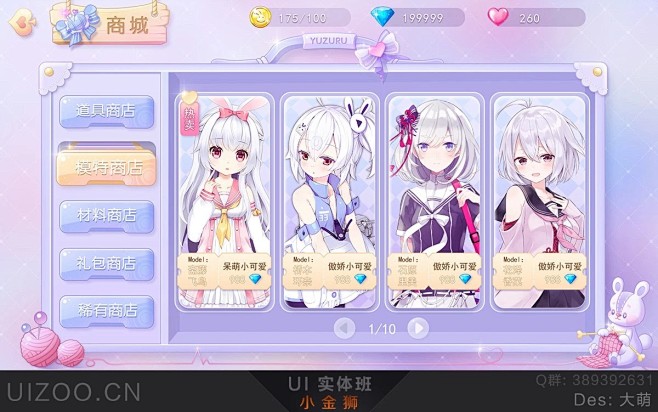The image size is (658, 412).
Task: Switch to the 稀有商店 category
Action: pyautogui.click(x=106, y=311)
